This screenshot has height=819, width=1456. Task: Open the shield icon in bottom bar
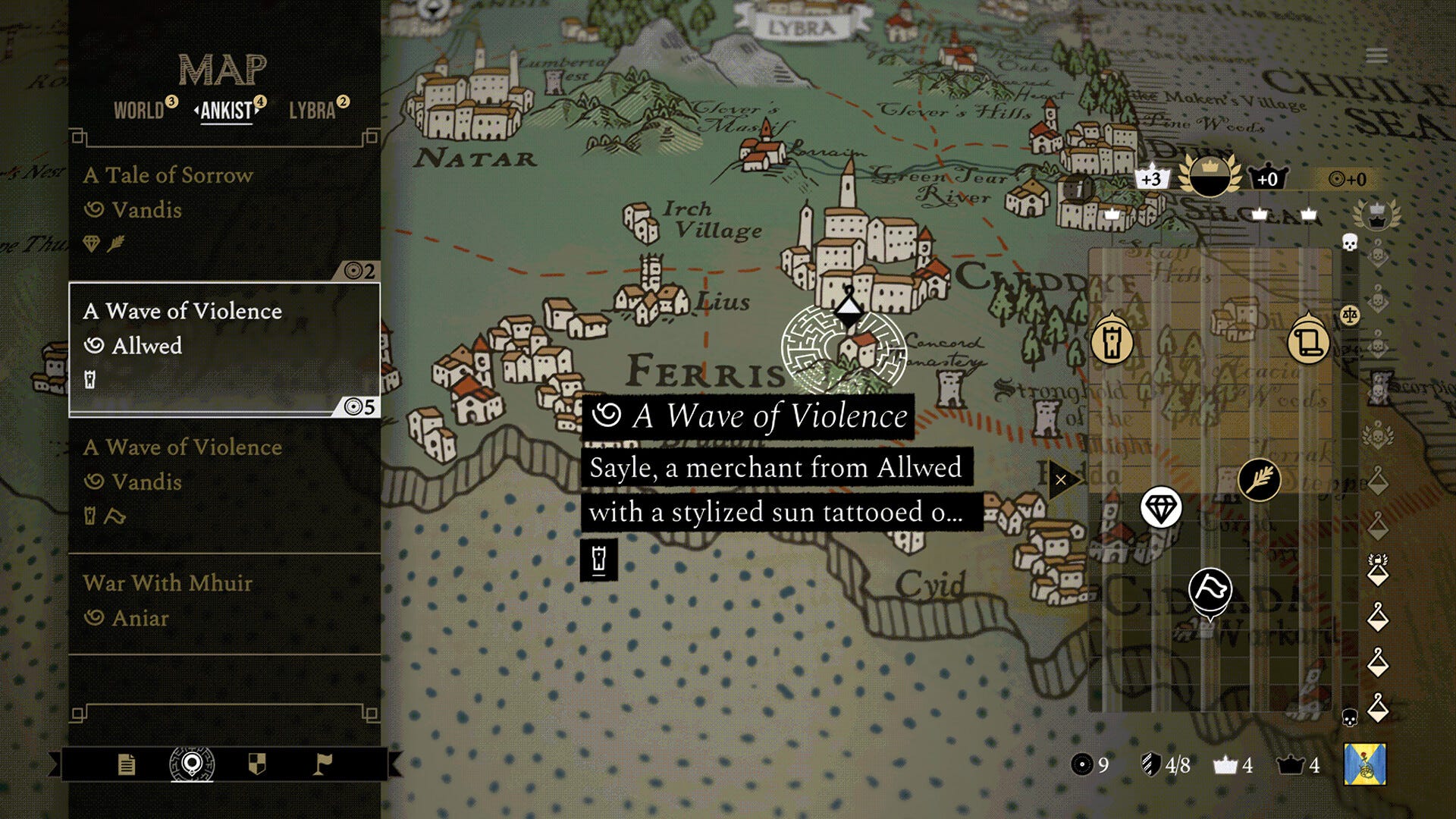coord(257,764)
